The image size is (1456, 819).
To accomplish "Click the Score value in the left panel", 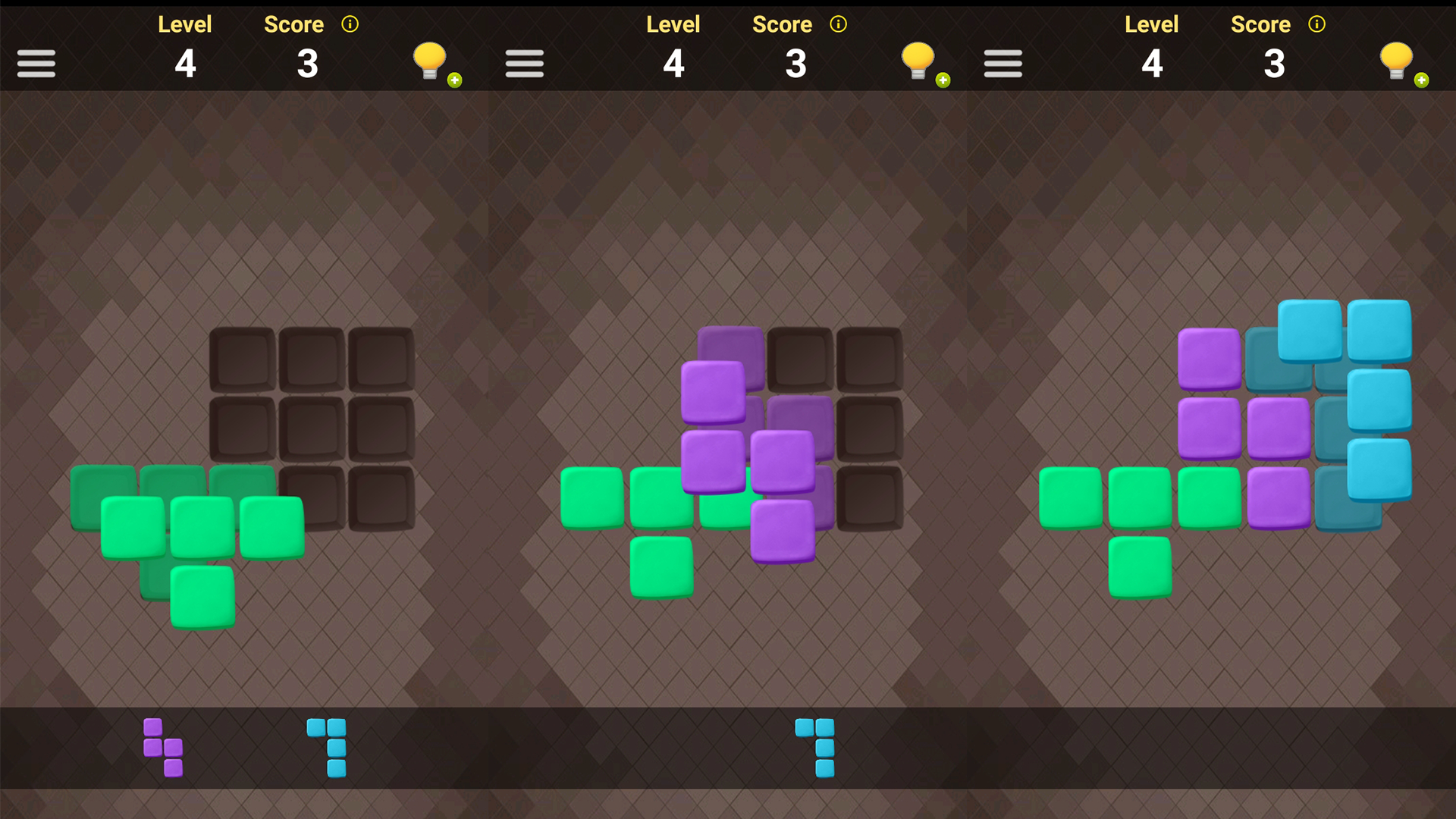I will [308, 64].
